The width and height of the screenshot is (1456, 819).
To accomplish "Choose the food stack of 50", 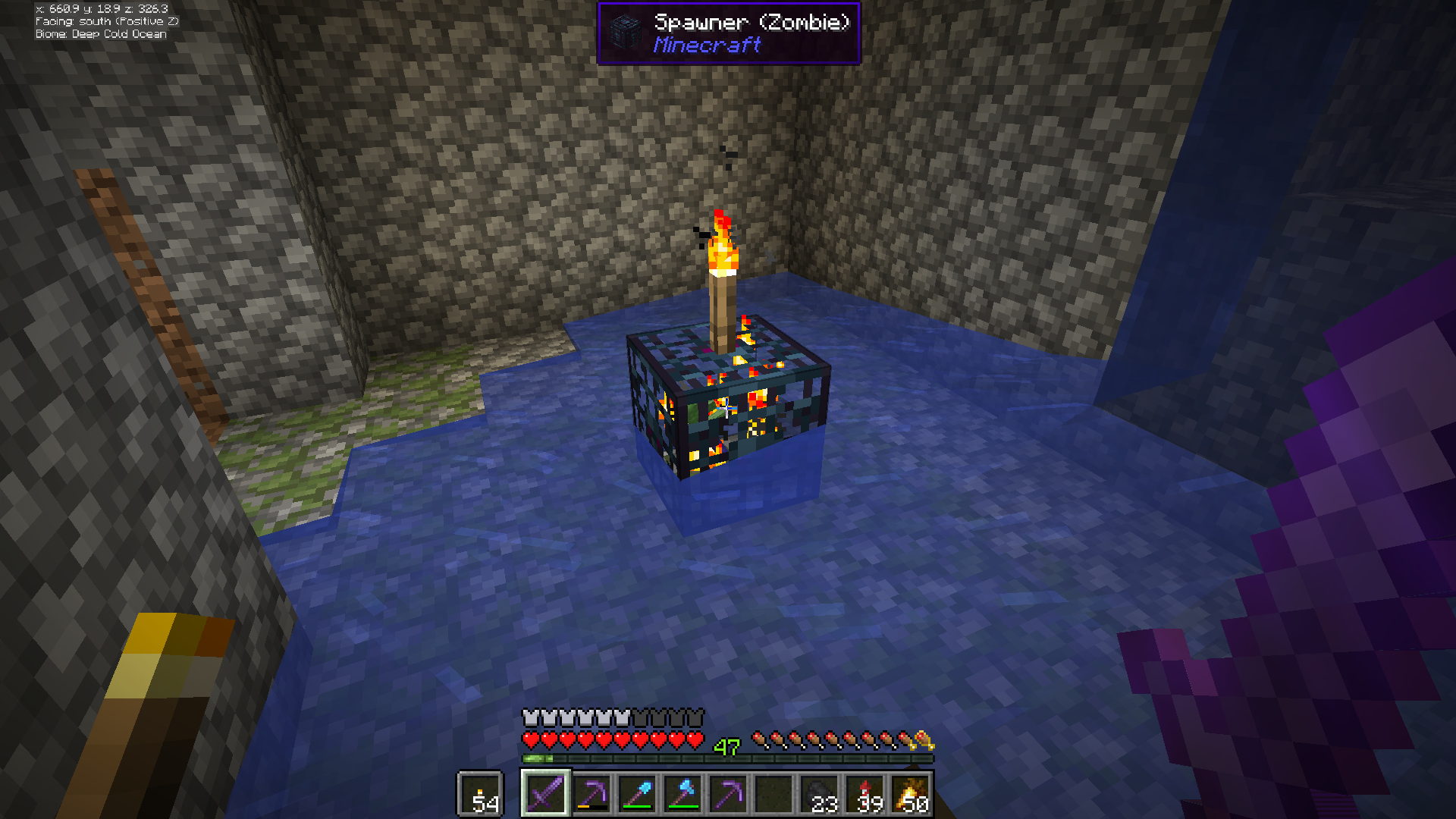I will tap(912, 794).
